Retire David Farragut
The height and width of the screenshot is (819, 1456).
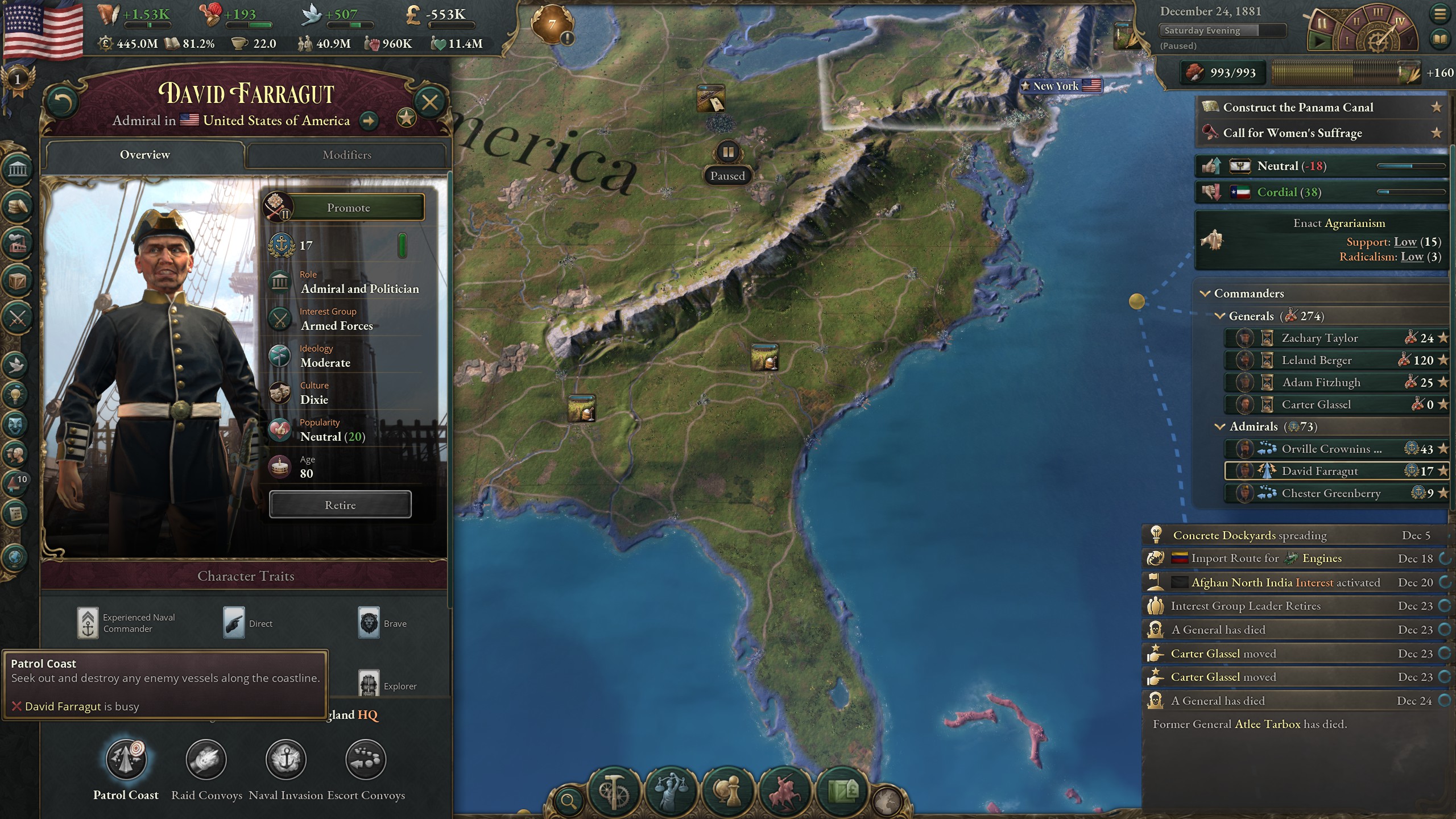340,504
